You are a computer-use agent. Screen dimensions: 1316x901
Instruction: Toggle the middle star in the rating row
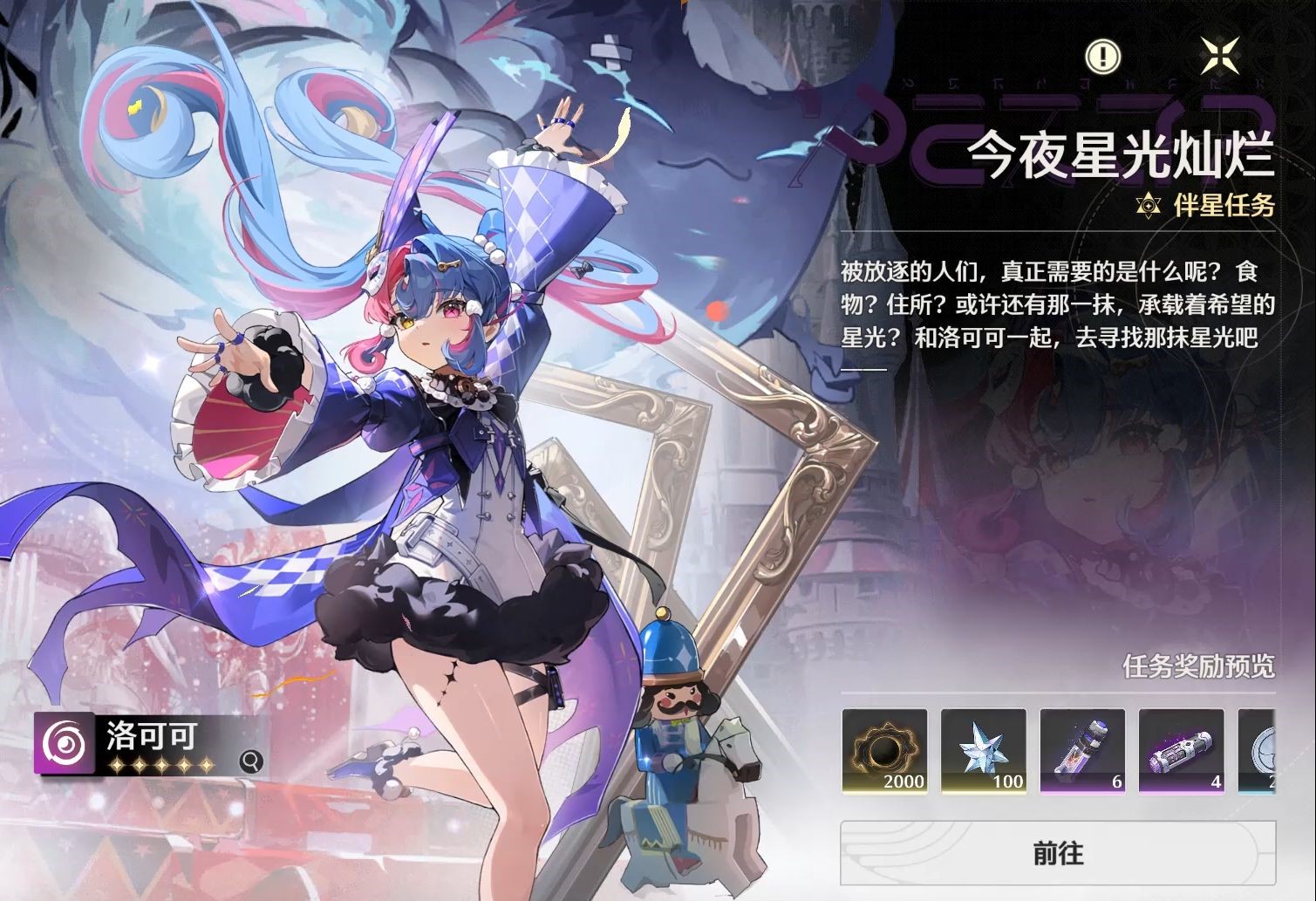click(x=162, y=763)
